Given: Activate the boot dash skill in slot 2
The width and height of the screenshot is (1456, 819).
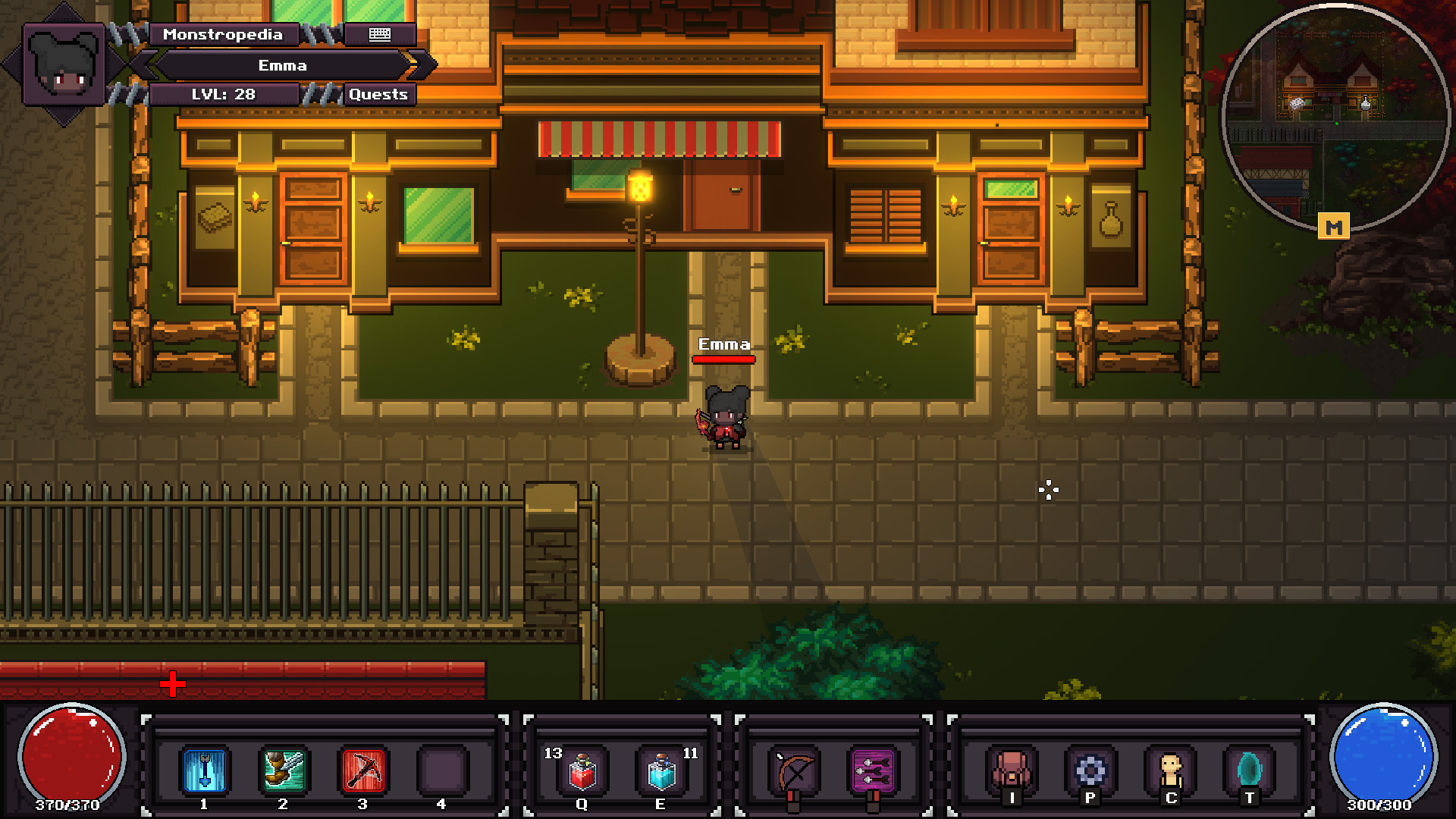Looking at the screenshot, I should (x=283, y=770).
